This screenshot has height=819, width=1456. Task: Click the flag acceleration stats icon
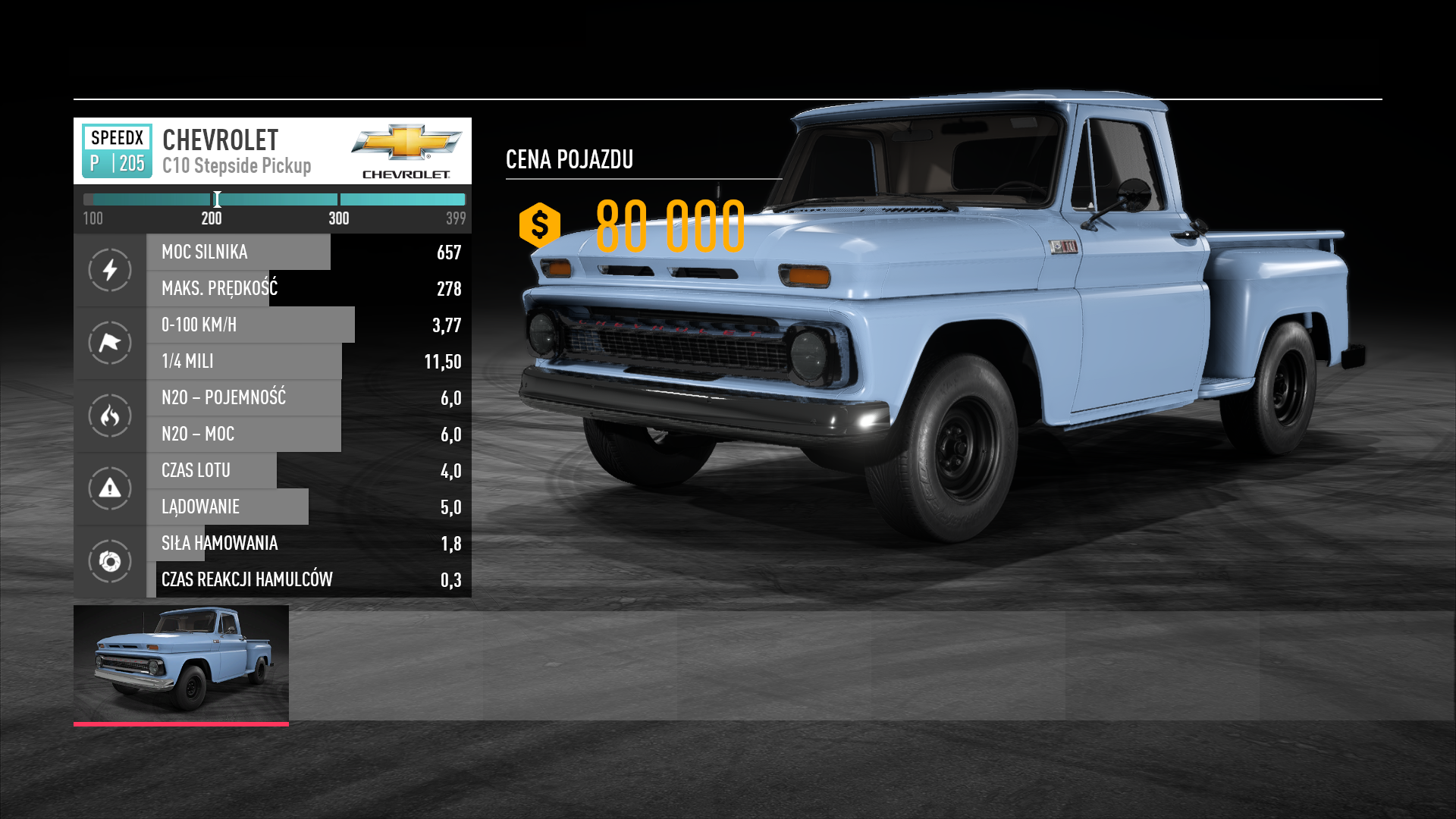click(110, 343)
